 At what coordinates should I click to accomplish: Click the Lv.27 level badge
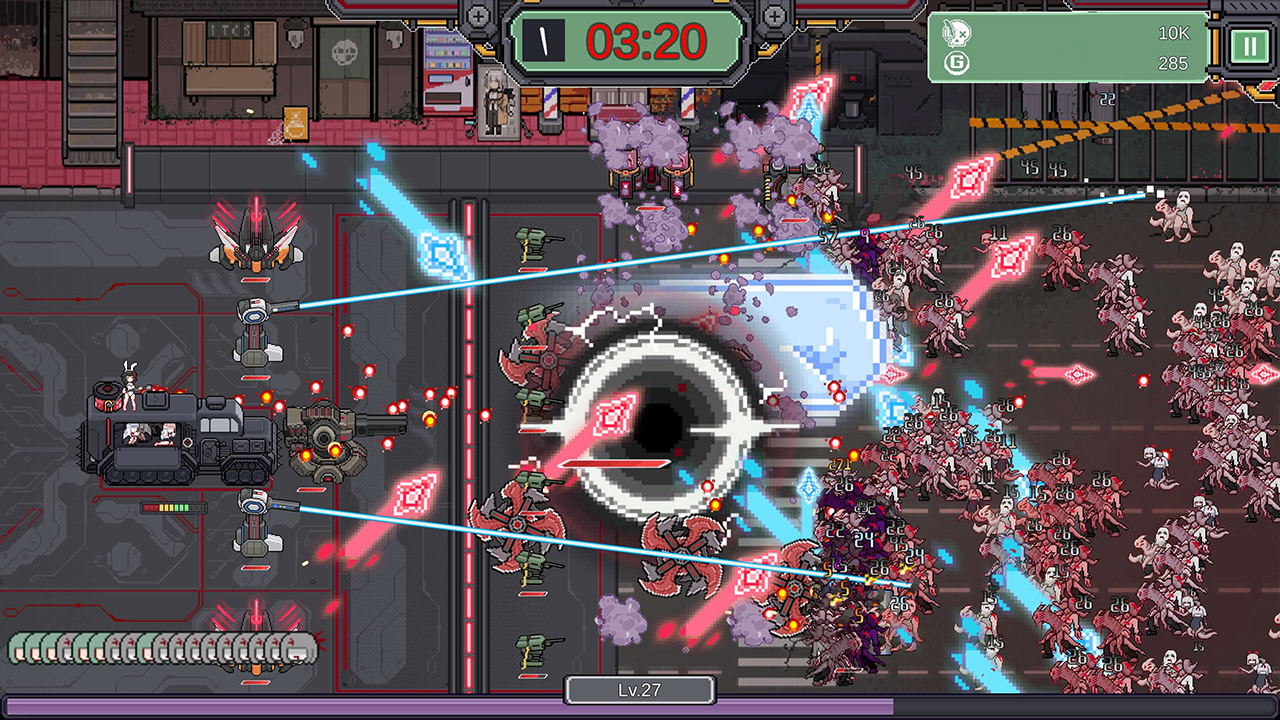[640, 689]
